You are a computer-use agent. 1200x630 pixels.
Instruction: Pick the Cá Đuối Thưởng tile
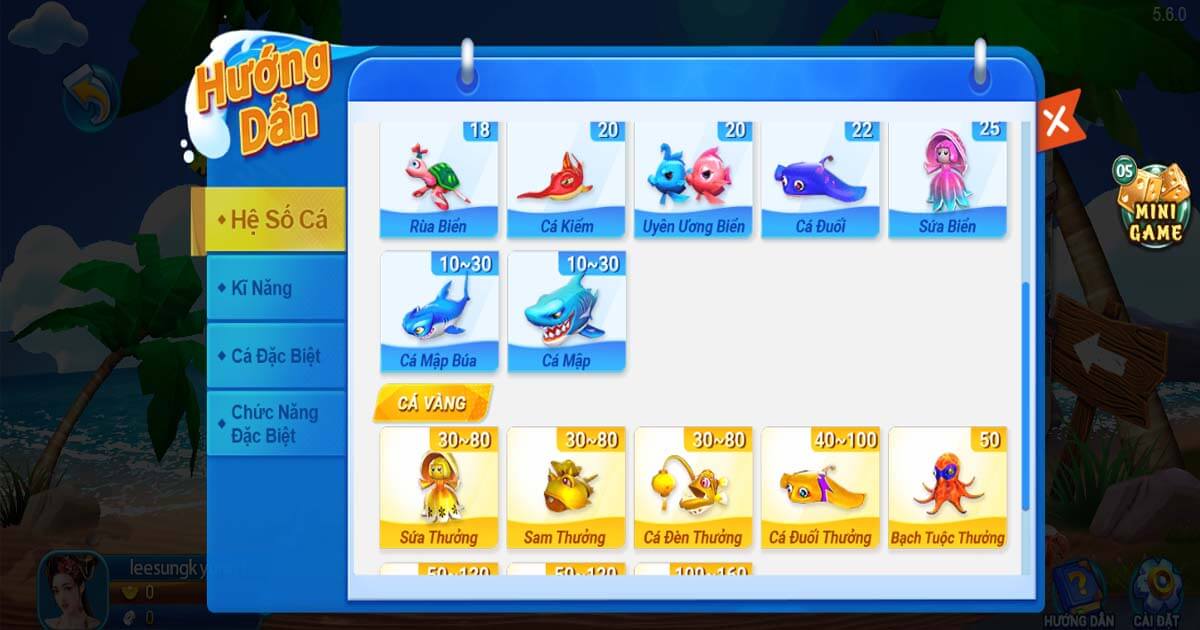tap(820, 489)
